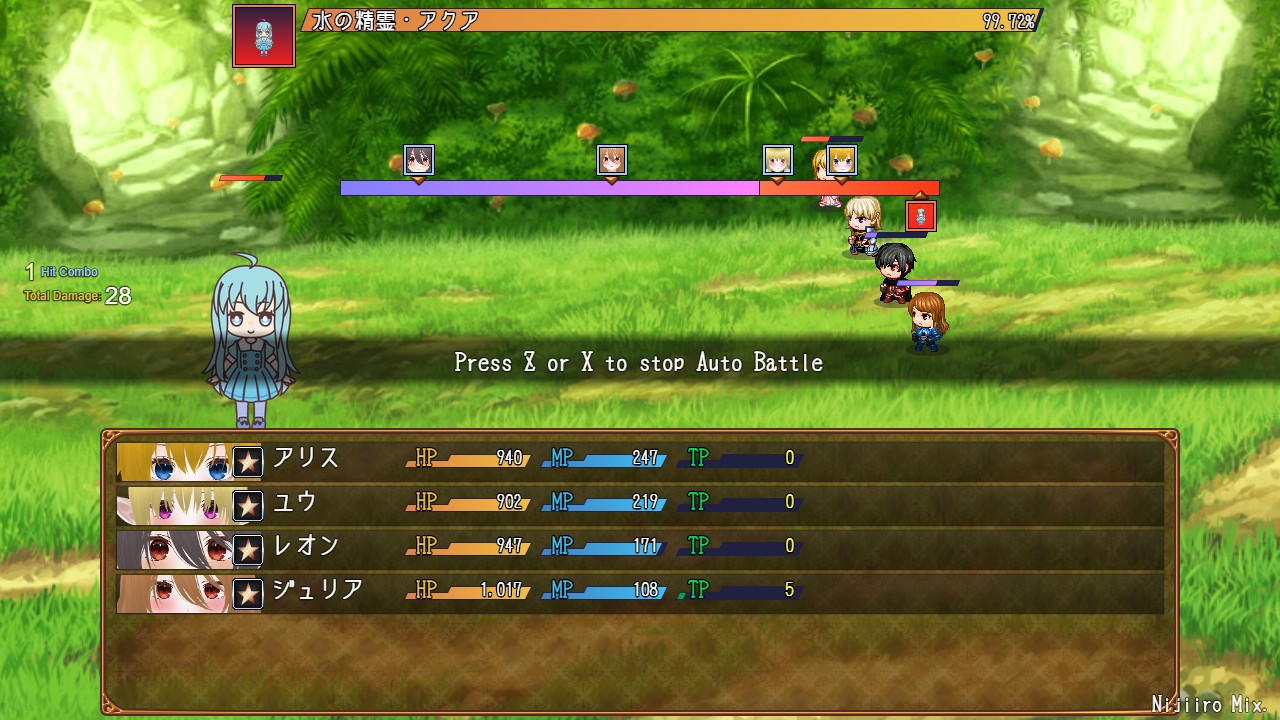Select the brown-haired portrait on the turn gauge
The width and height of the screenshot is (1280, 720).
[x=612, y=160]
